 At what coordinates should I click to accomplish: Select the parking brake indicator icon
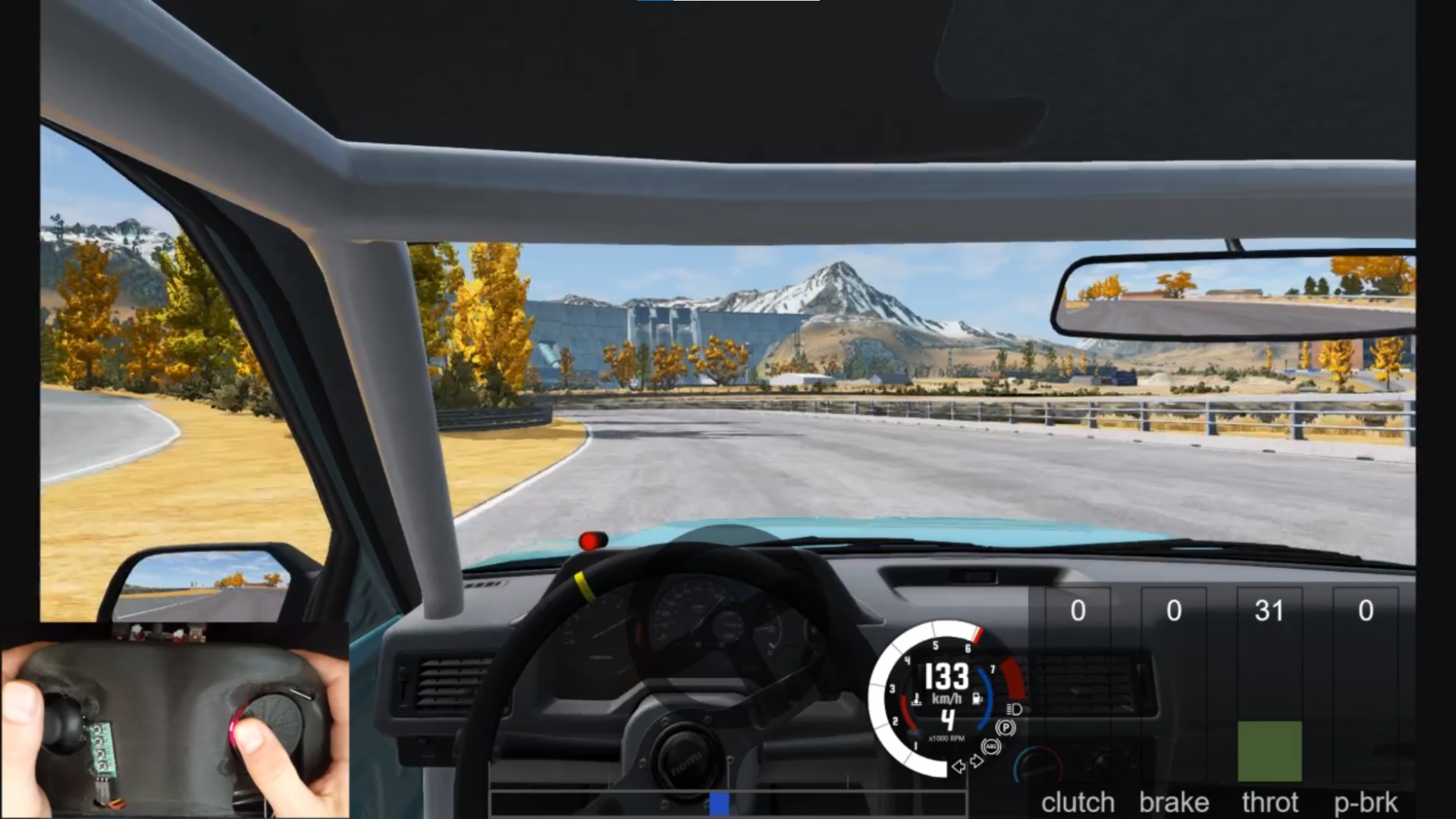click(x=1006, y=728)
